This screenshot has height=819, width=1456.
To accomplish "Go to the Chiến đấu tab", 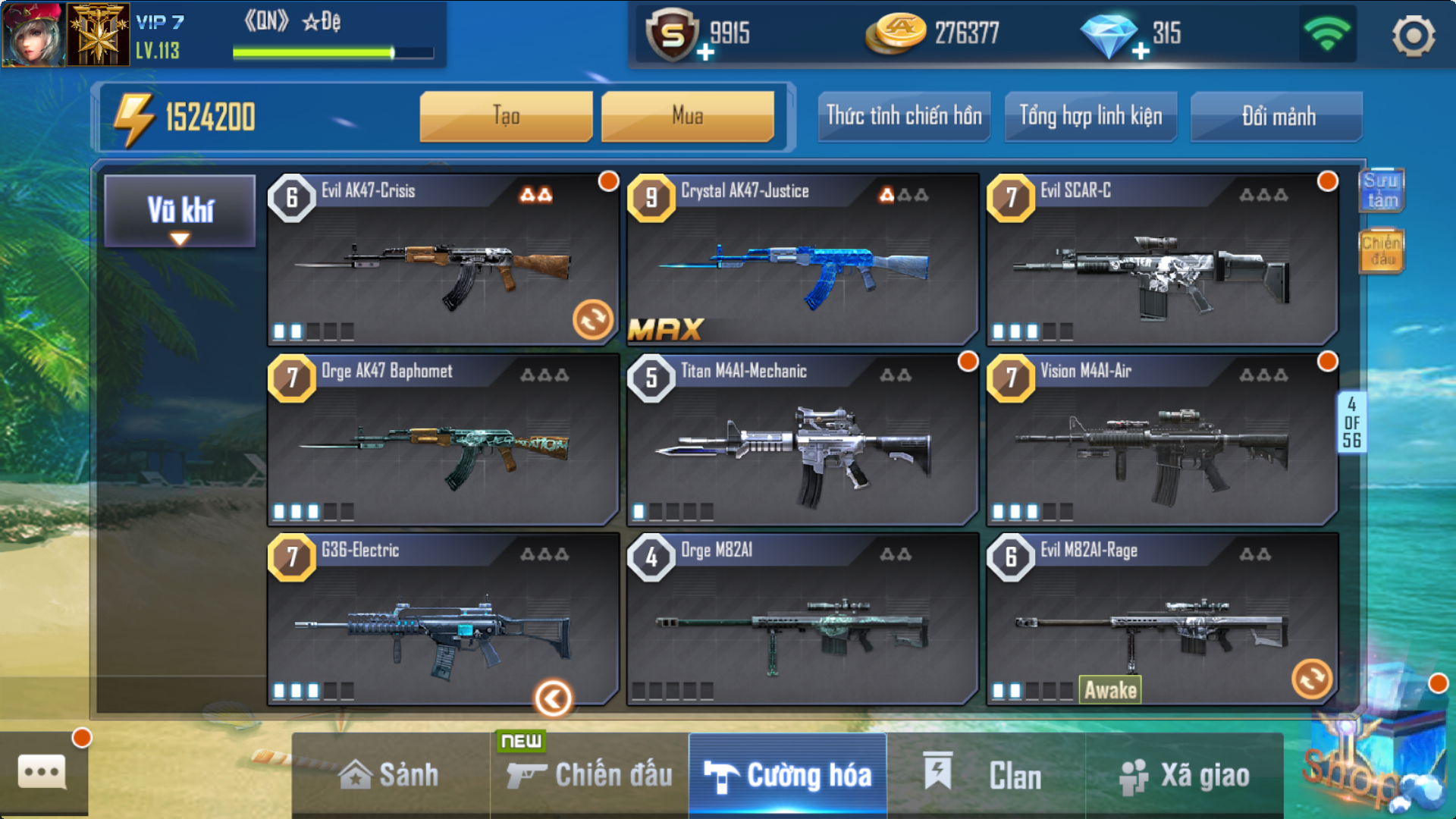I will pyautogui.click(x=589, y=775).
